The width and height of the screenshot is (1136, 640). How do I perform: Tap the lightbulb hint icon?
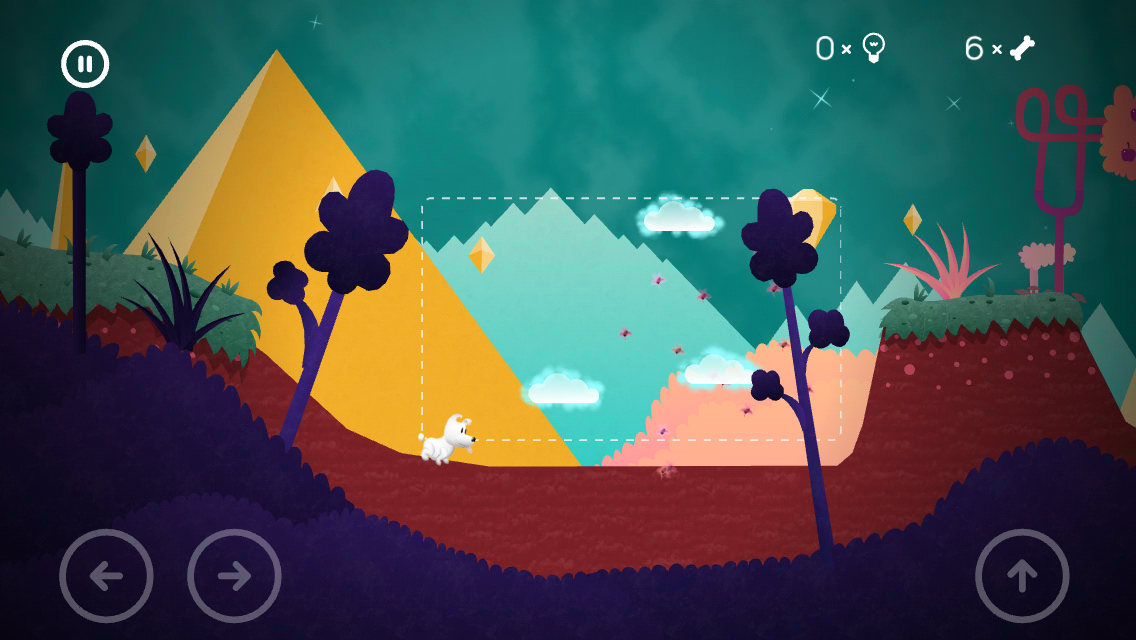click(x=874, y=47)
